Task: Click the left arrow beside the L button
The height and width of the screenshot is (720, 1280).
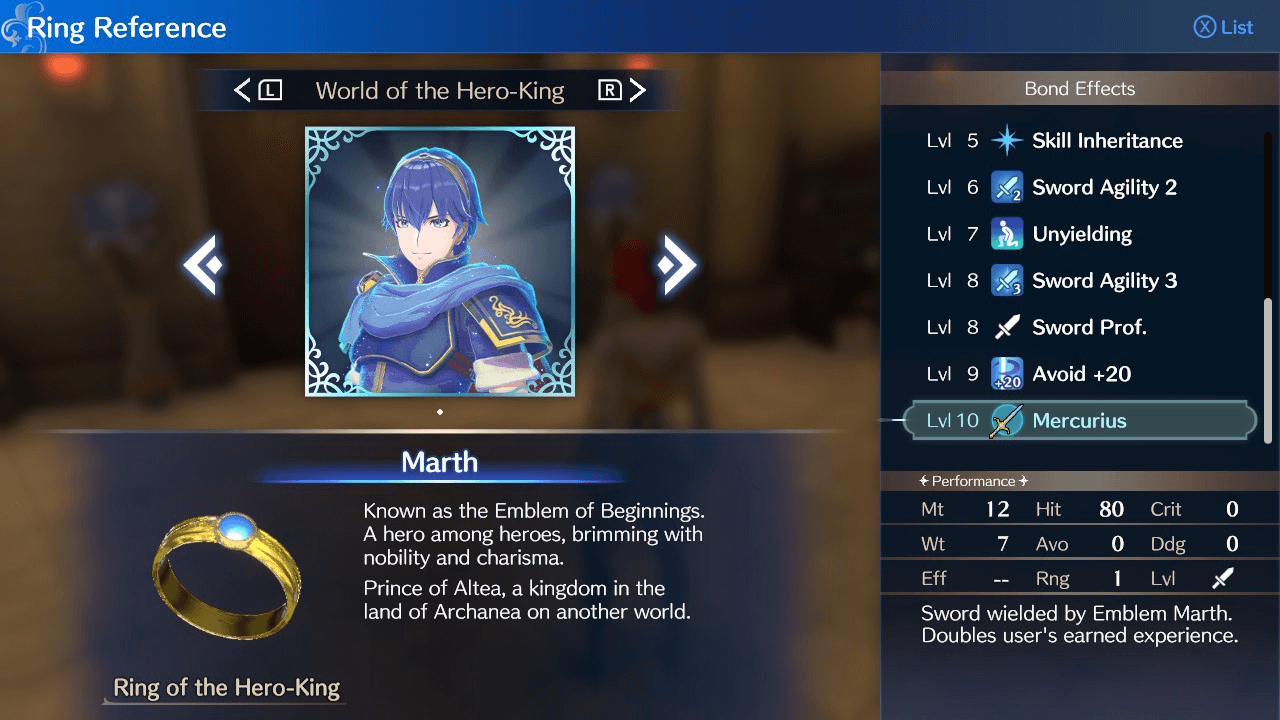Action: coord(243,90)
